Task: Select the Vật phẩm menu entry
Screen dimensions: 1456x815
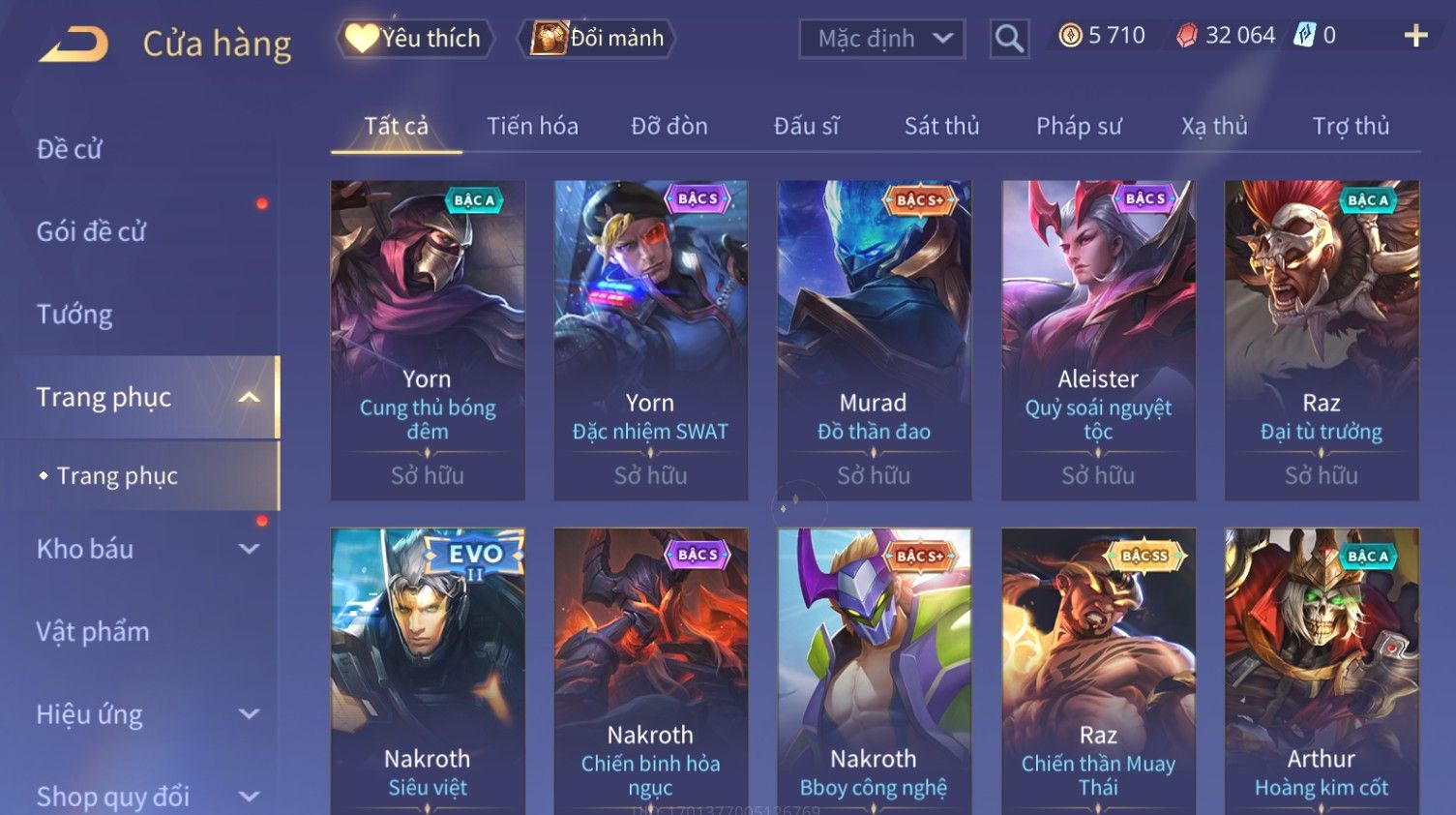Action: point(93,632)
